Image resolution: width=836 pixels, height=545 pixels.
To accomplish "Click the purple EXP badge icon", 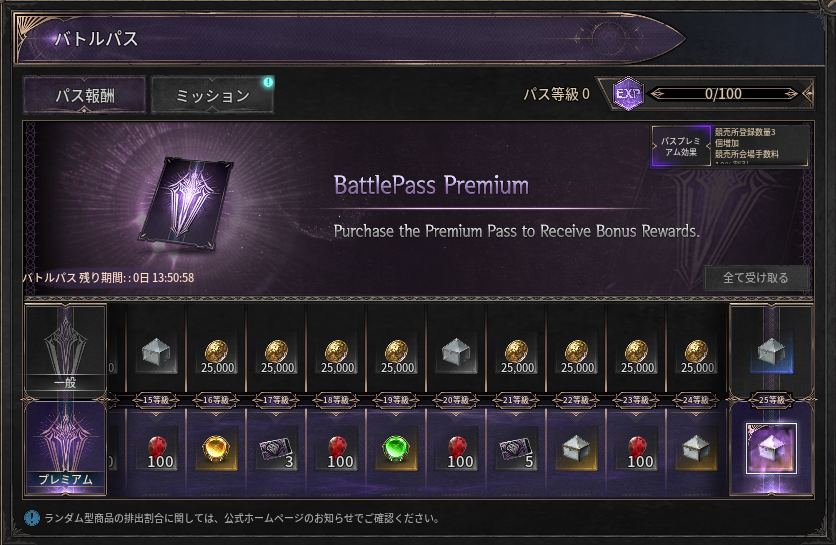I will tap(627, 95).
